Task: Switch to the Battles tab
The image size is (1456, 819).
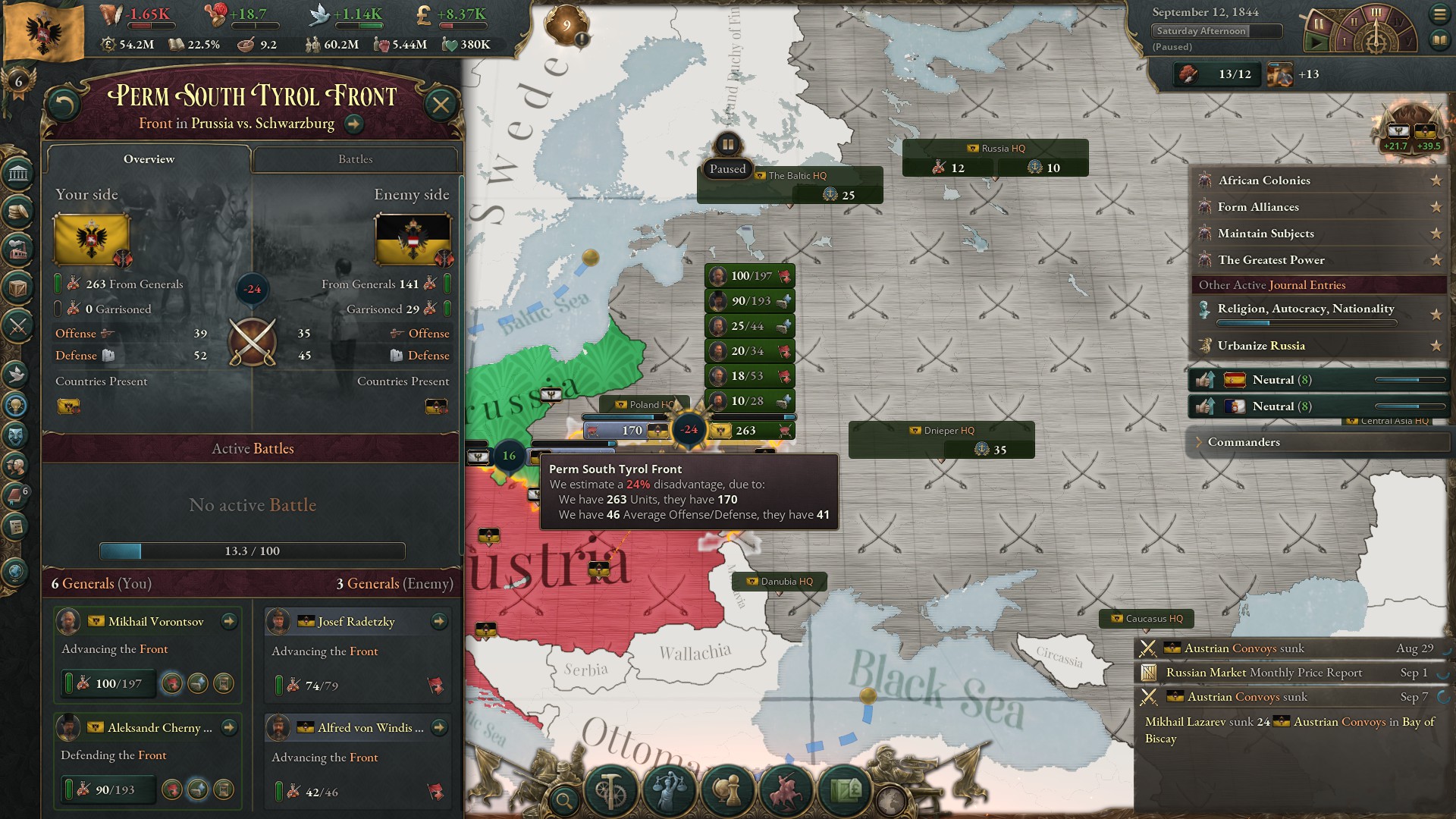Action: coord(356,159)
